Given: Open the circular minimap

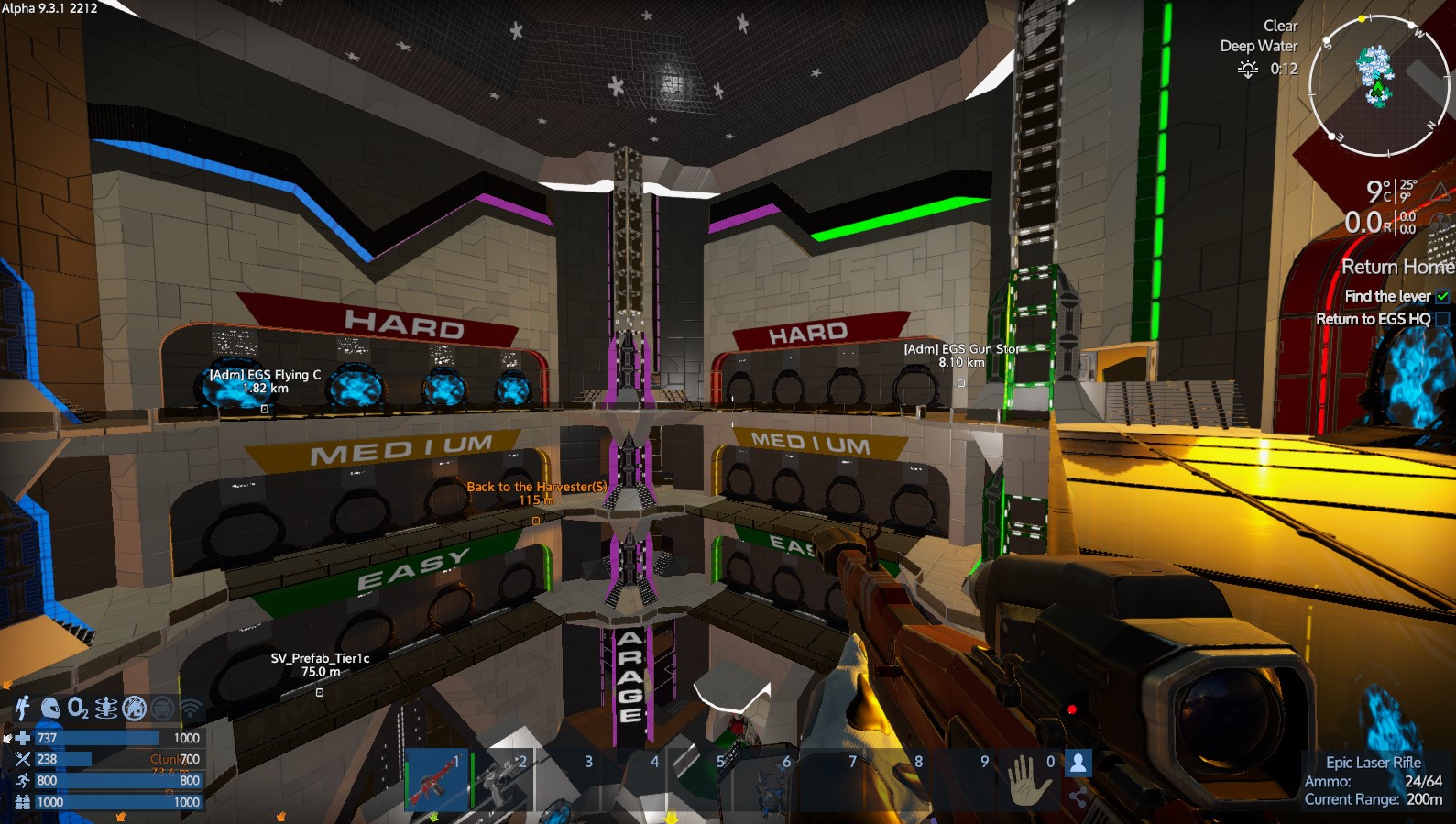Looking at the screenshot, I should click(x=1377, y=84).
